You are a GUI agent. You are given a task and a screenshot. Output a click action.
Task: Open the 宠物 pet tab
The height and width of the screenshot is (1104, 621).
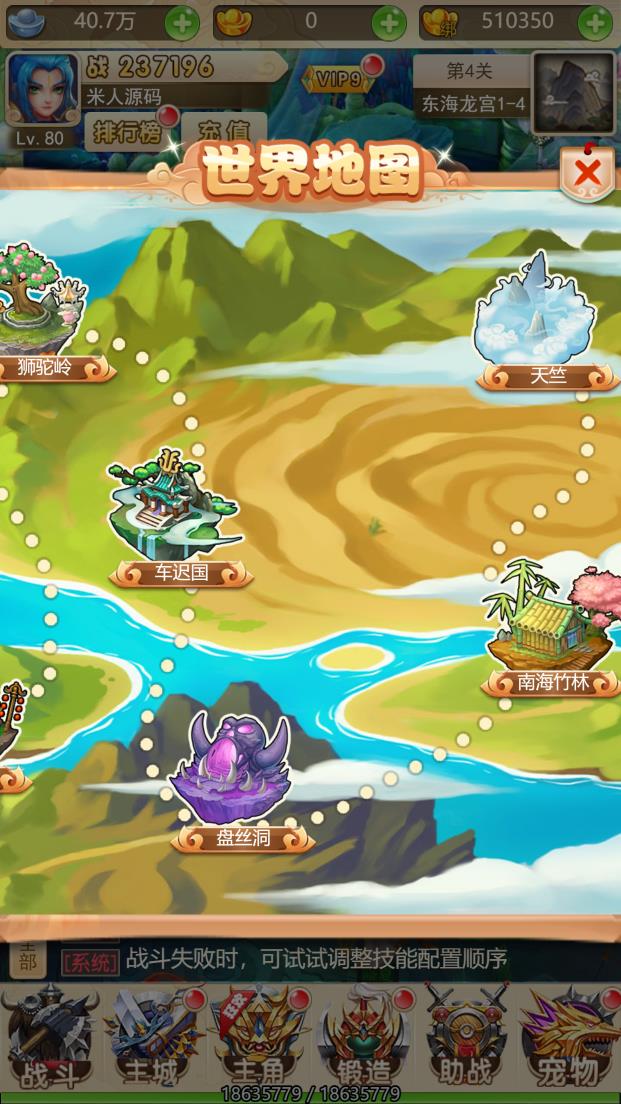568,1035
